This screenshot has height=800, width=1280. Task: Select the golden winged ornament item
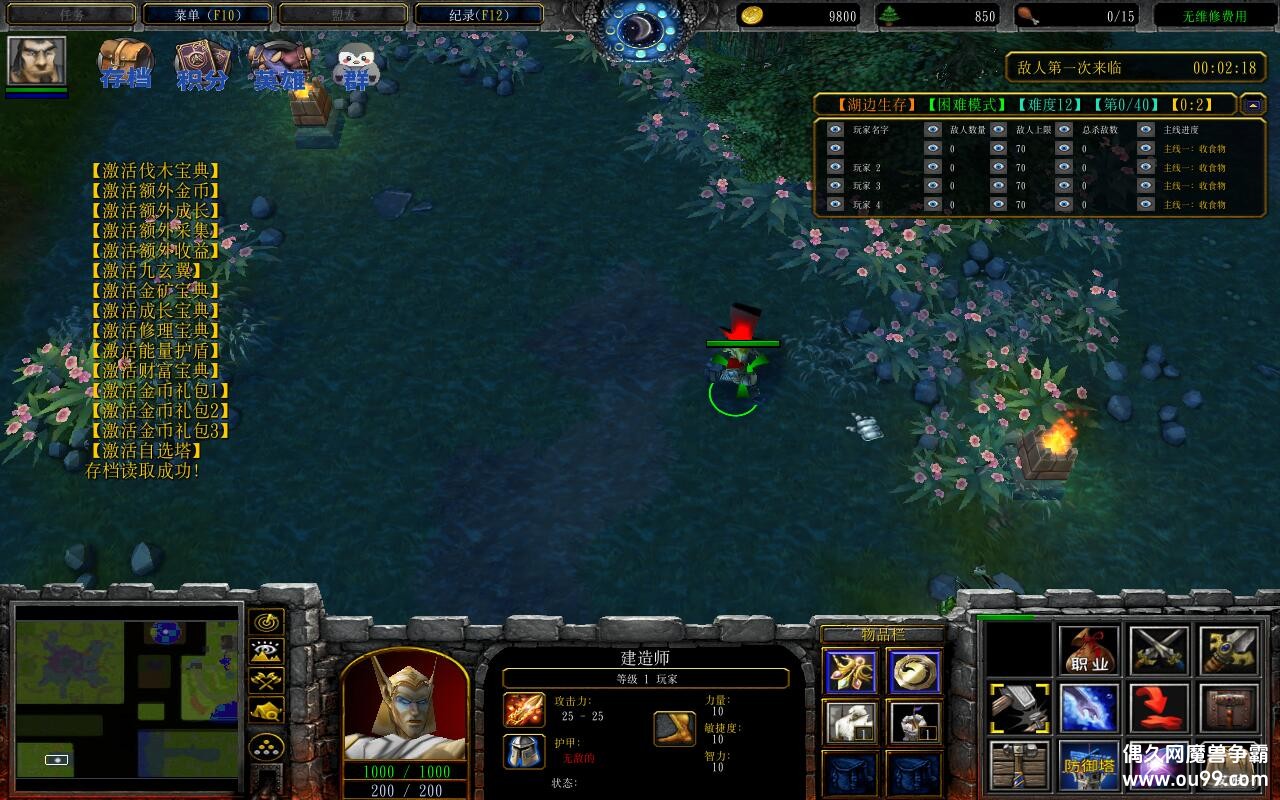[851, 672]
